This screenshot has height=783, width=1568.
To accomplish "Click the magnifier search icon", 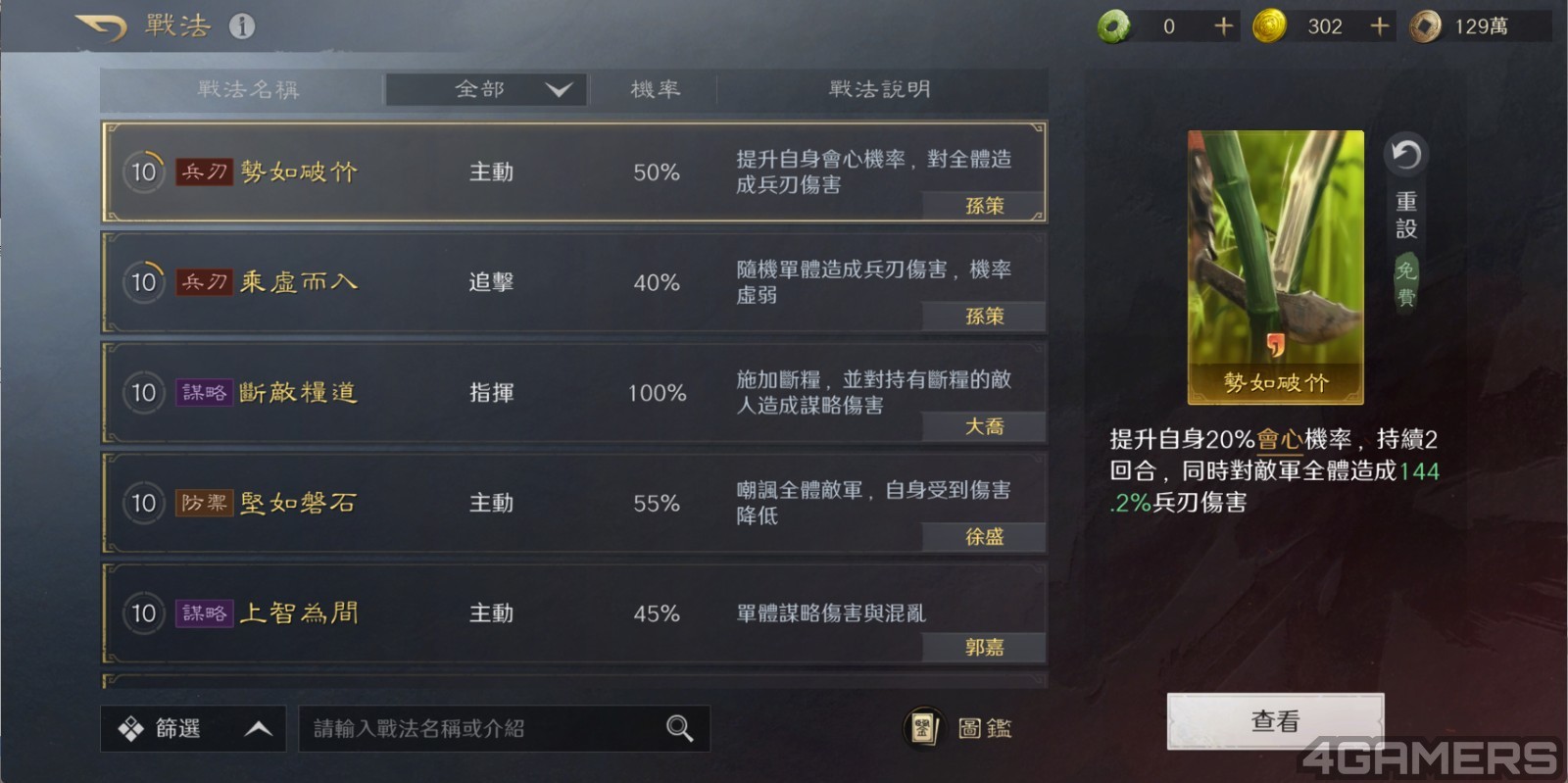I will 678,728.
